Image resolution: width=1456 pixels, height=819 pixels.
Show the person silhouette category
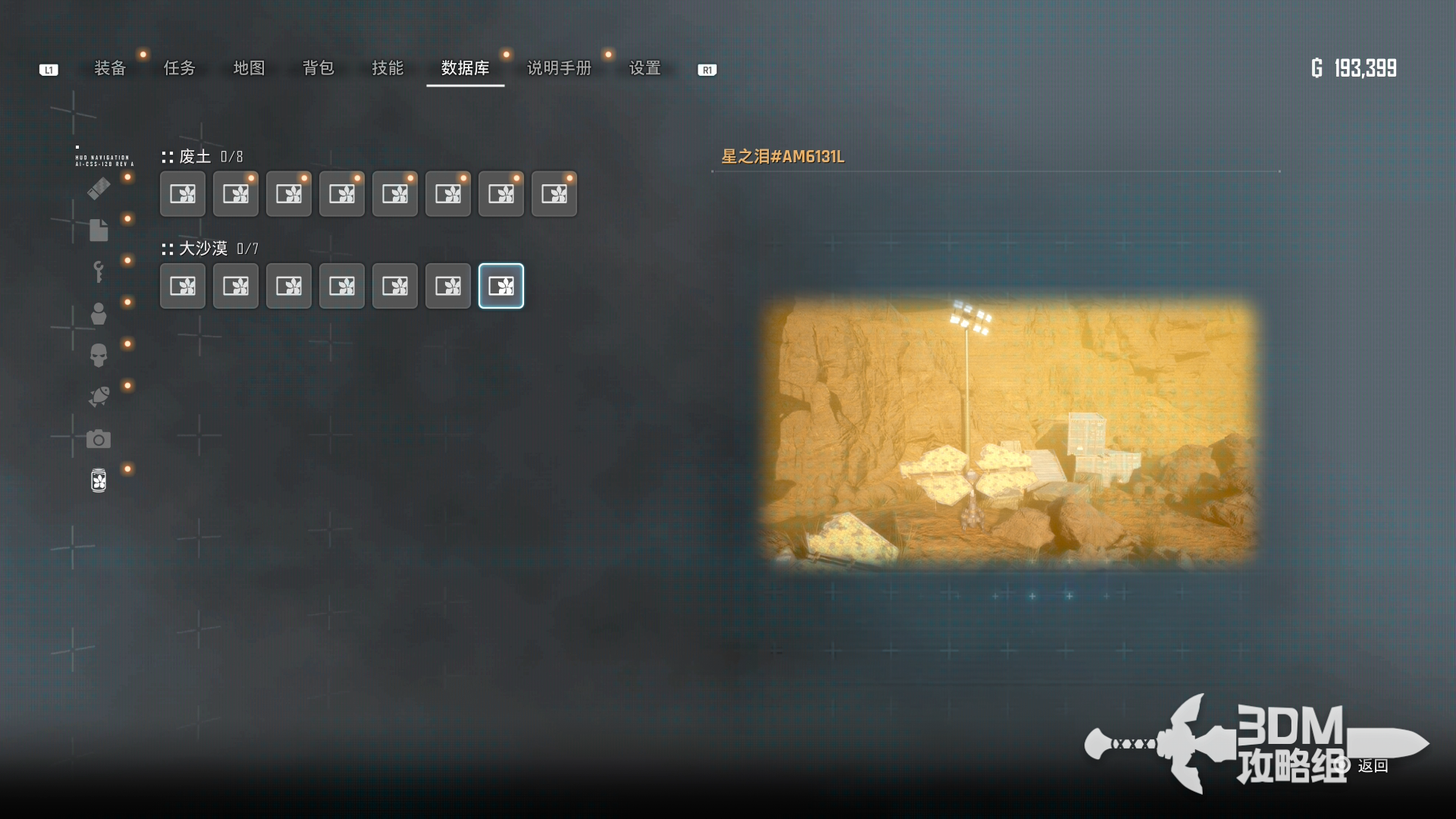[99, 313]
